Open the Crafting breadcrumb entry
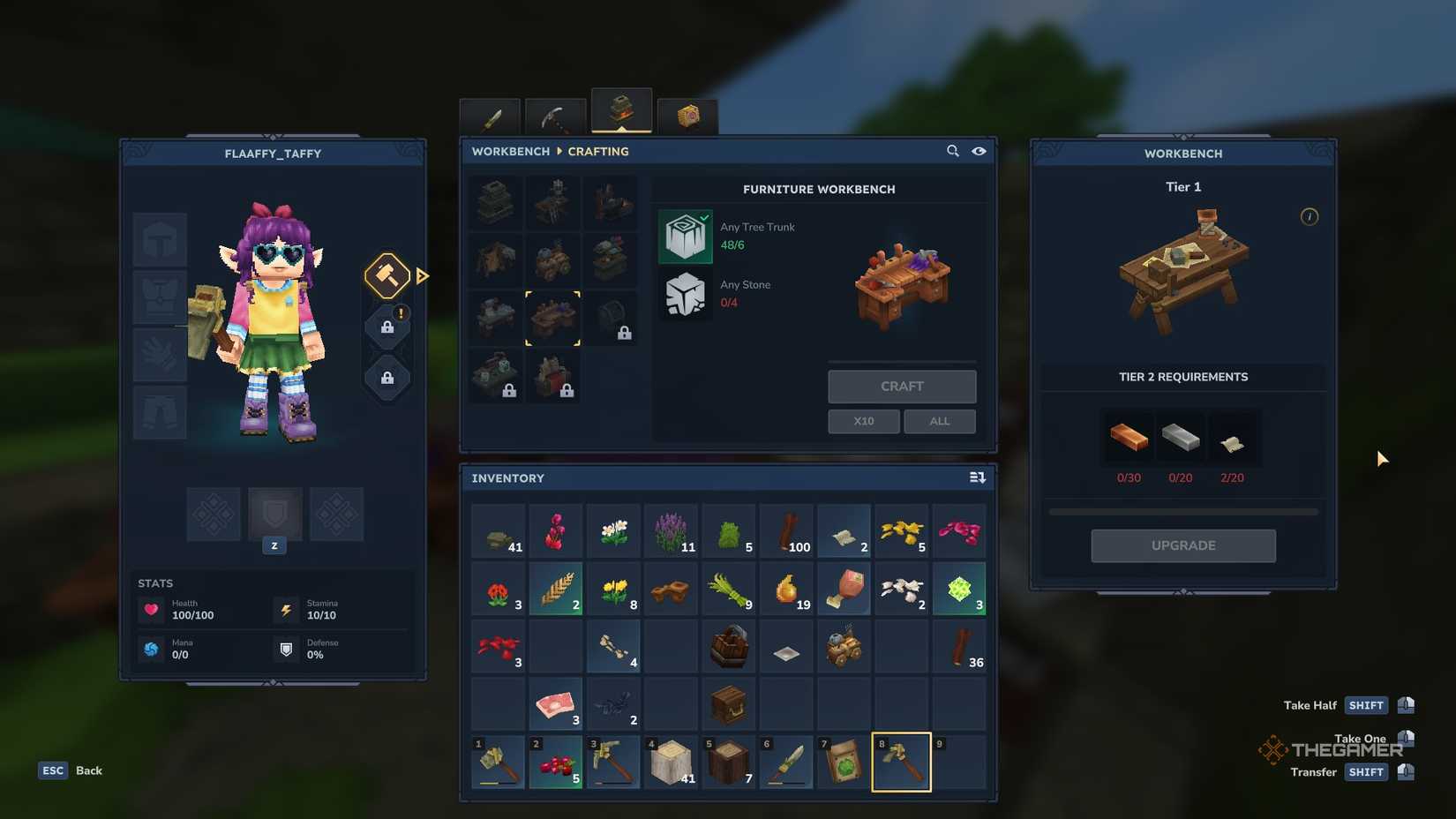The height and width of the screenshot is (819, 1456). click(597, 151)
